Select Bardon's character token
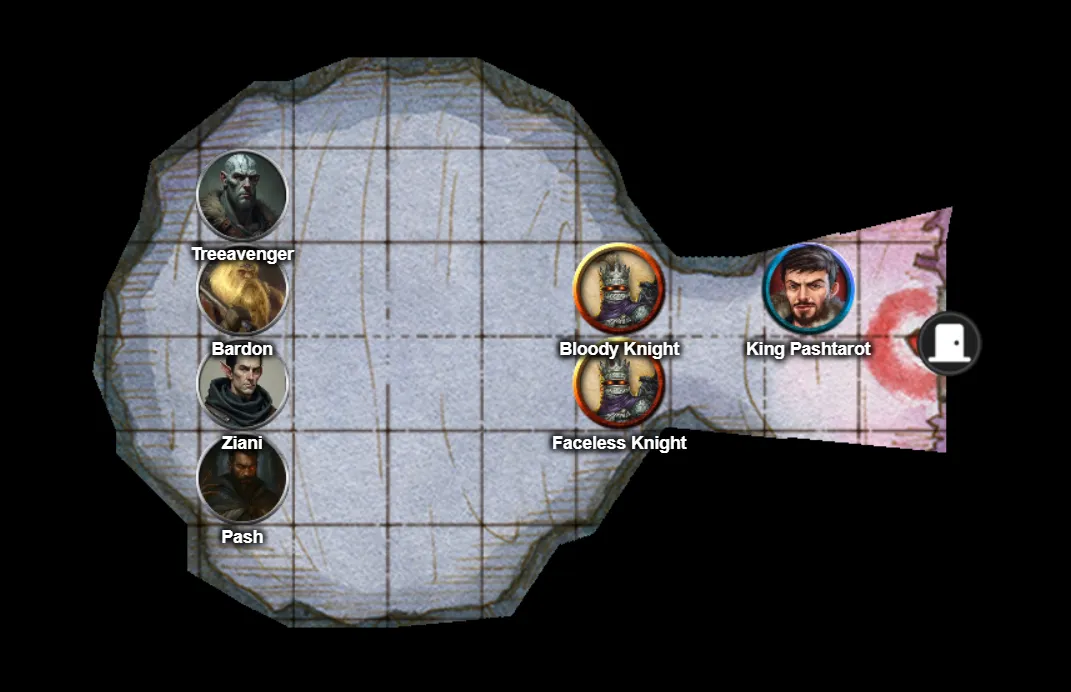This screenshot has height=692, width=1071. (x=242, y=291)
